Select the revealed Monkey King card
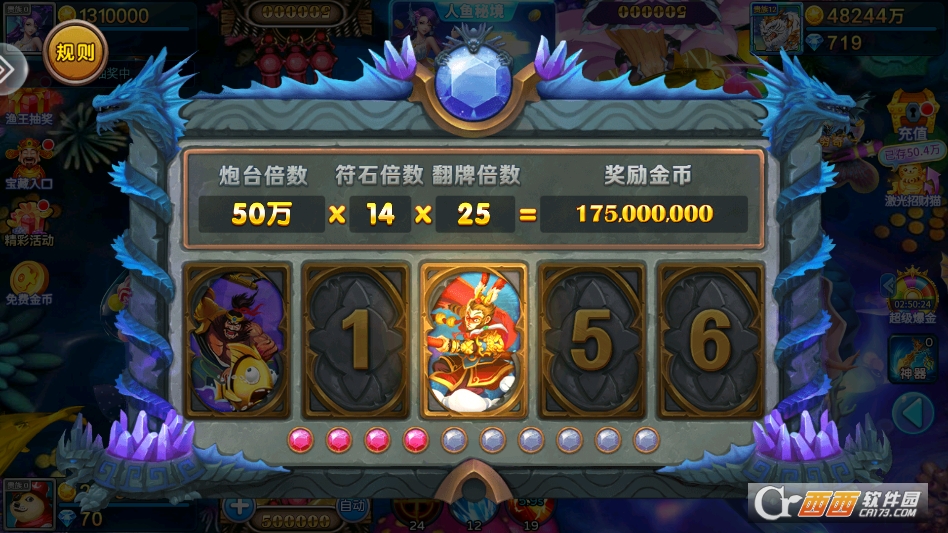The image size is (948, 533). (x=474, y=340)
